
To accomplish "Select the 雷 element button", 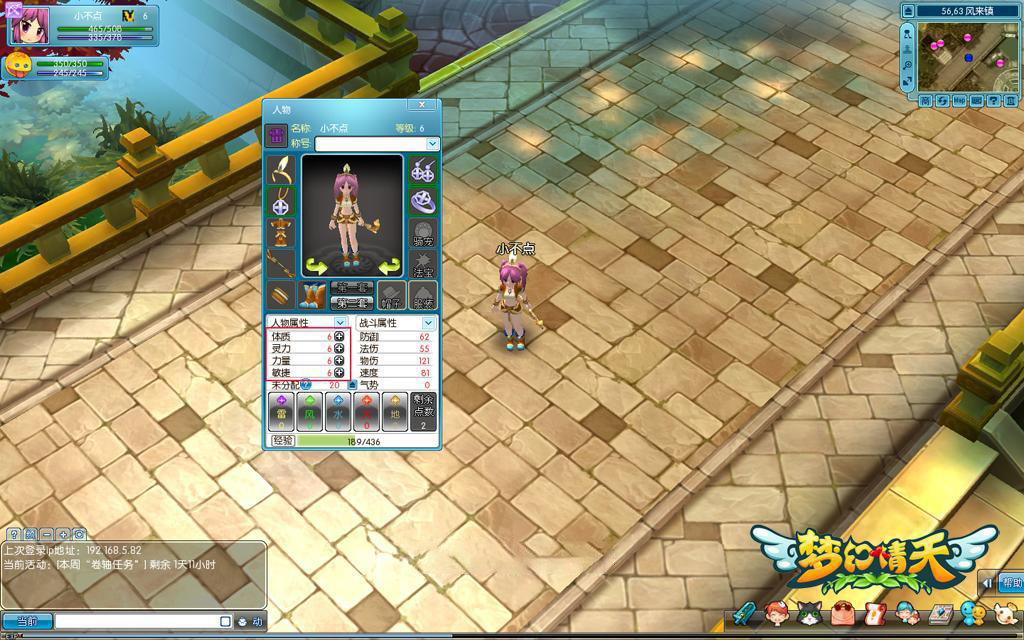I will [x=282, y=411].
